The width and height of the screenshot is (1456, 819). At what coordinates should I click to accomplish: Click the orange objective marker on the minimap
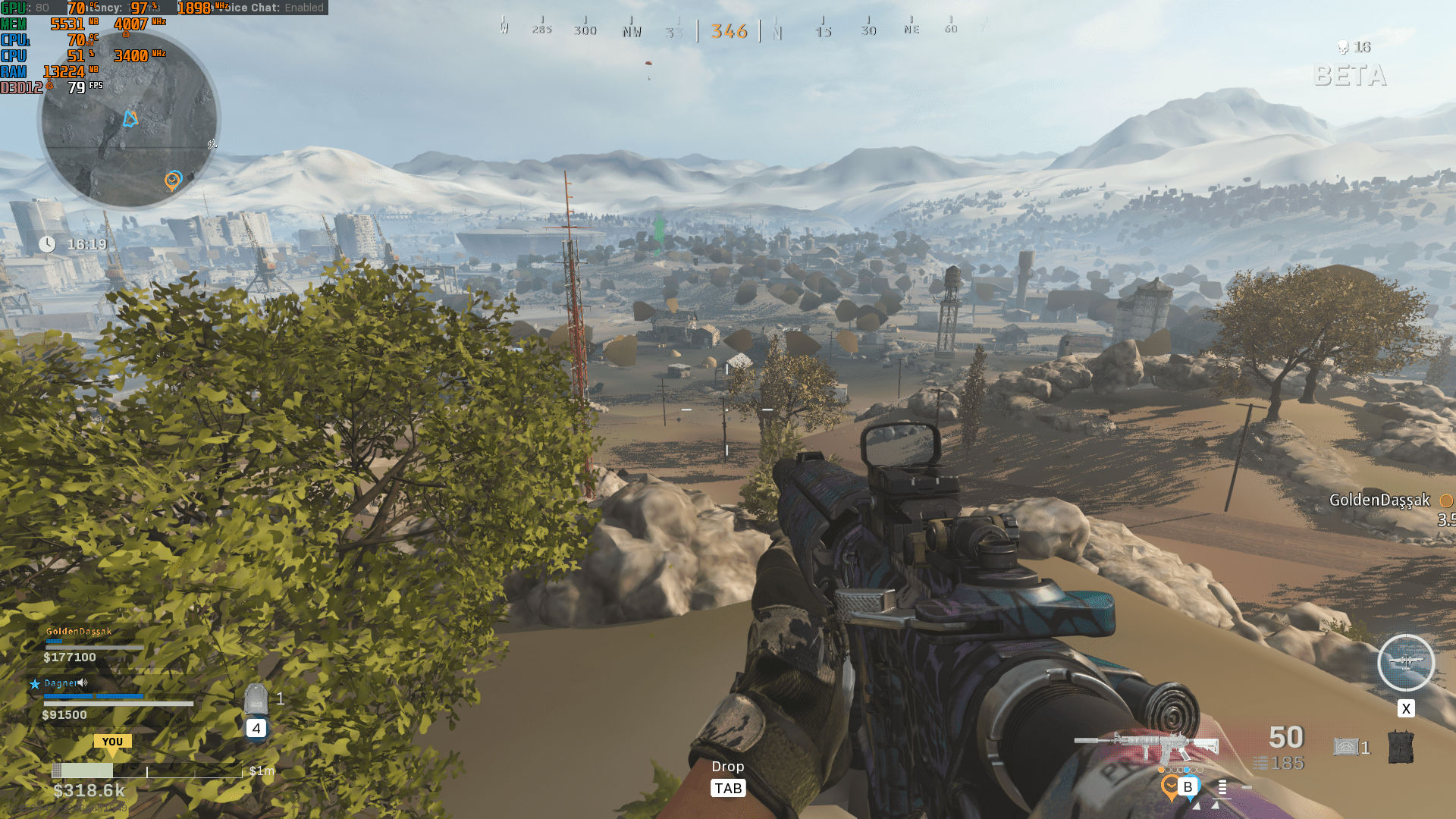click(173, 180)
